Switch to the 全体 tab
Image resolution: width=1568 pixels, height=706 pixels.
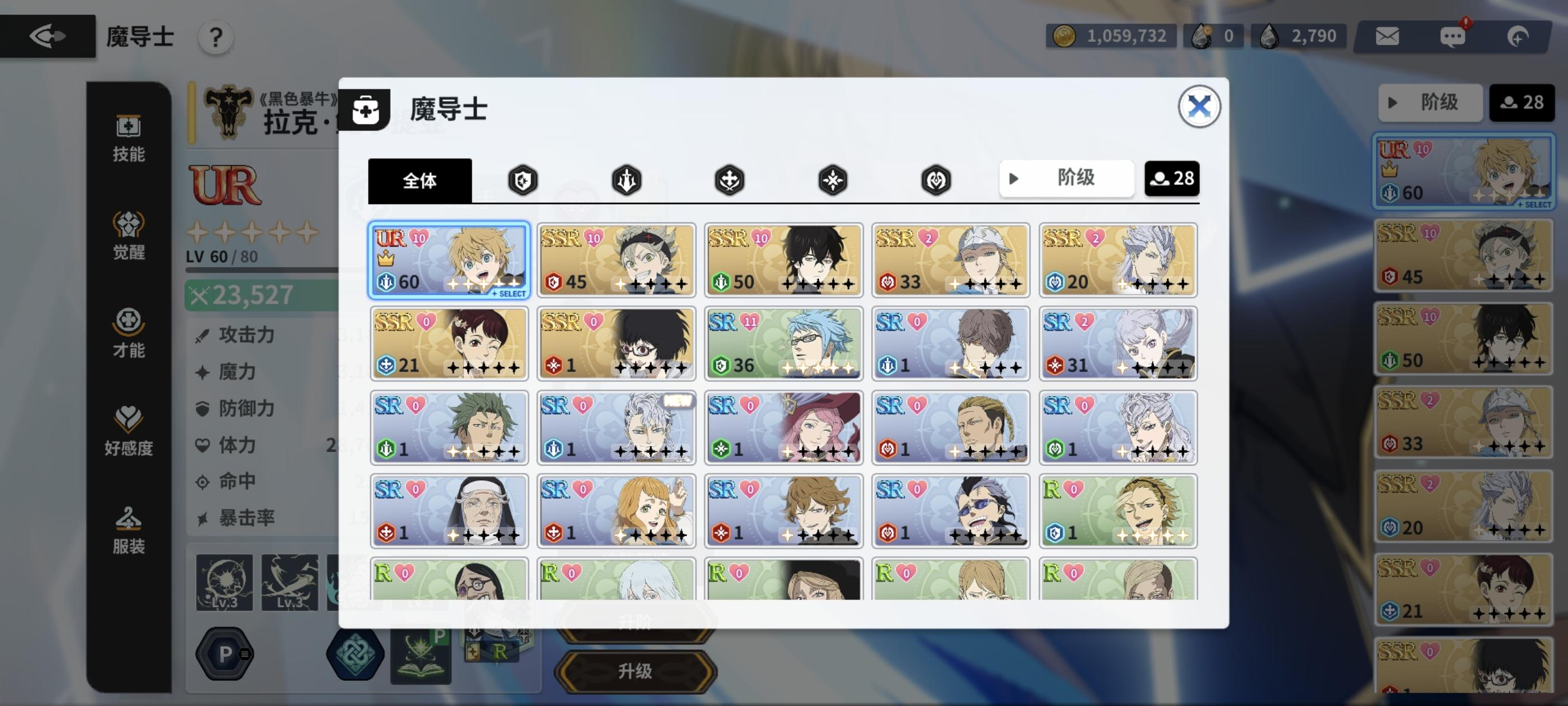click(420, 181)
